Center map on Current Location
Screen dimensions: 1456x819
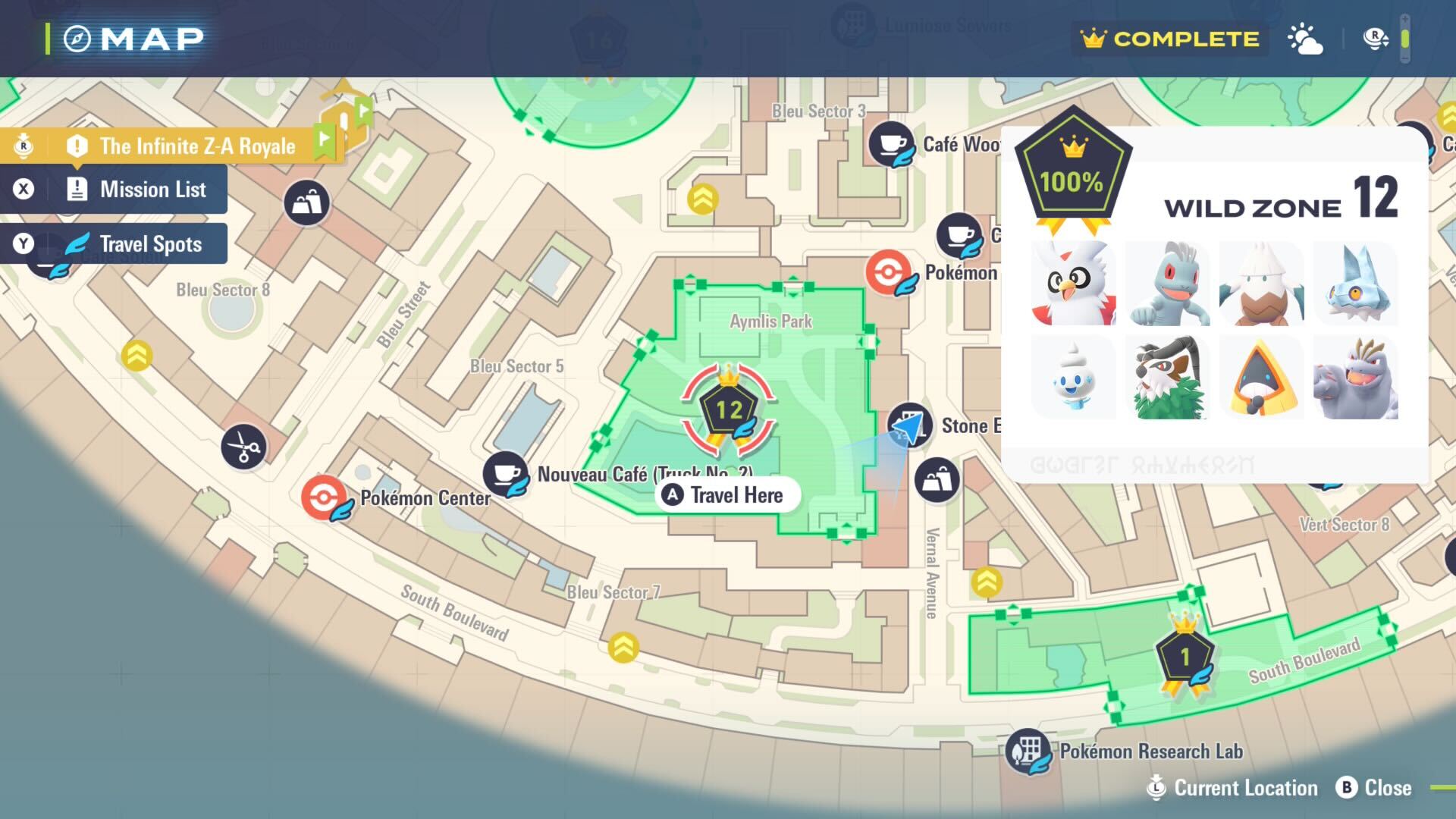pos(1233,788)
